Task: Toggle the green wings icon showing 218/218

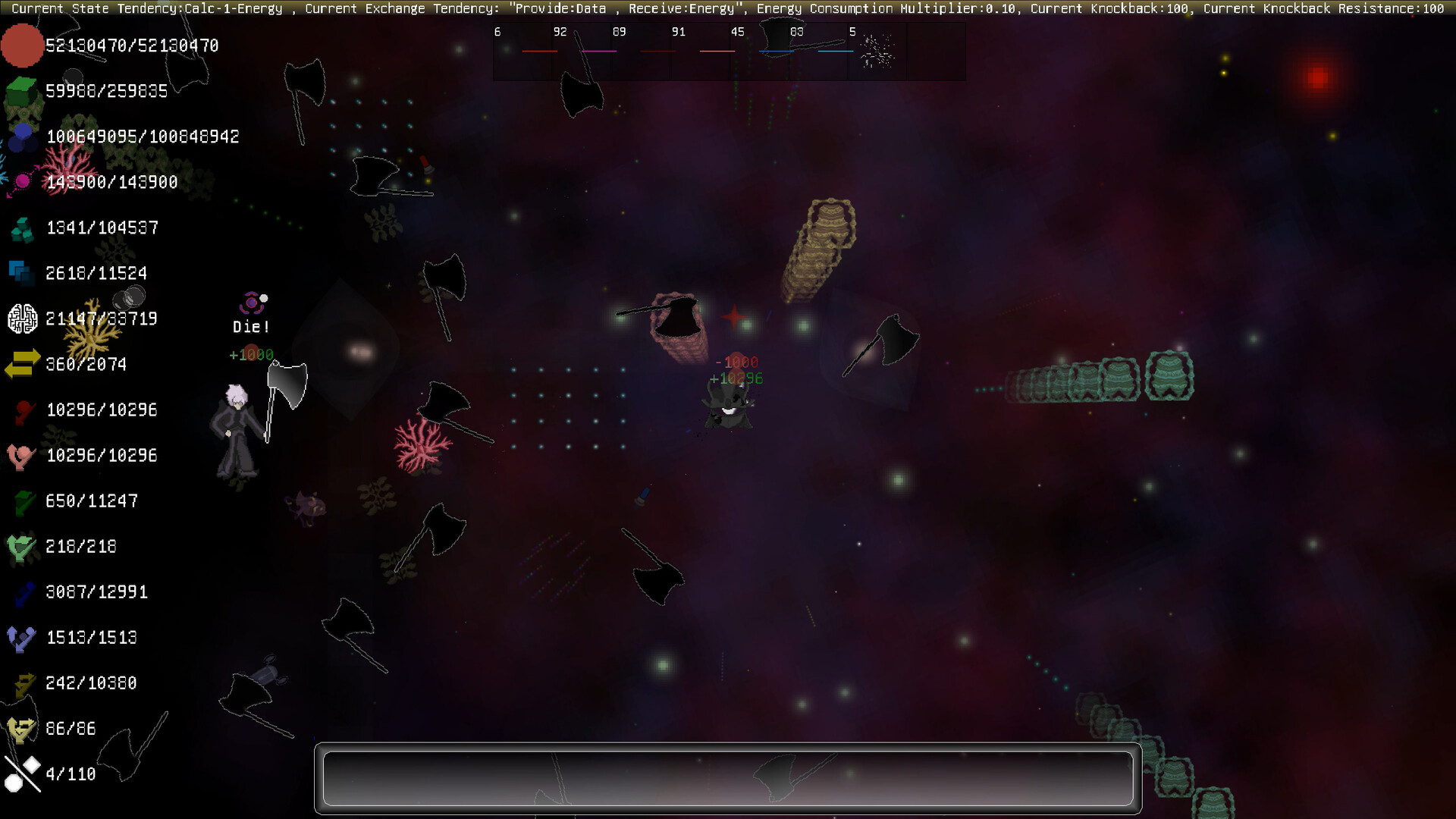Action: point(21,546)
